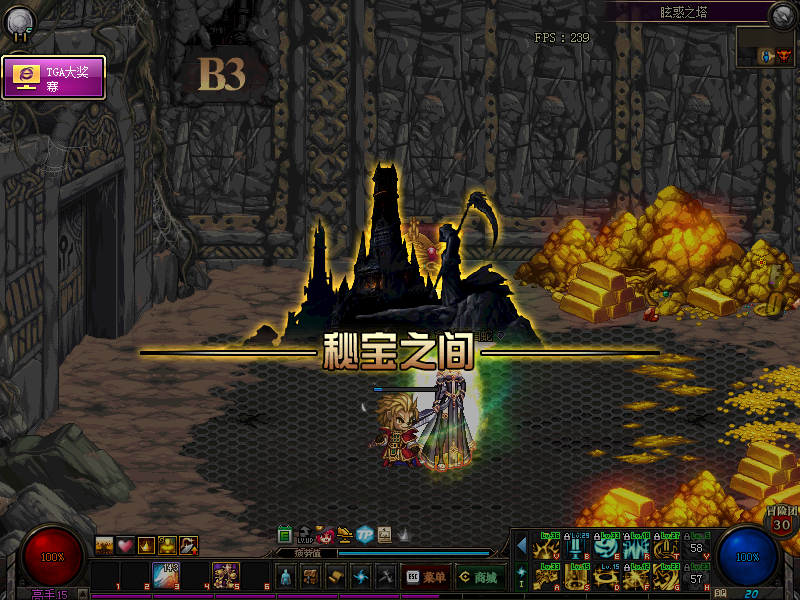Open the 商城 cash shop
Screen dimensions: 800x600
point(479,577)
